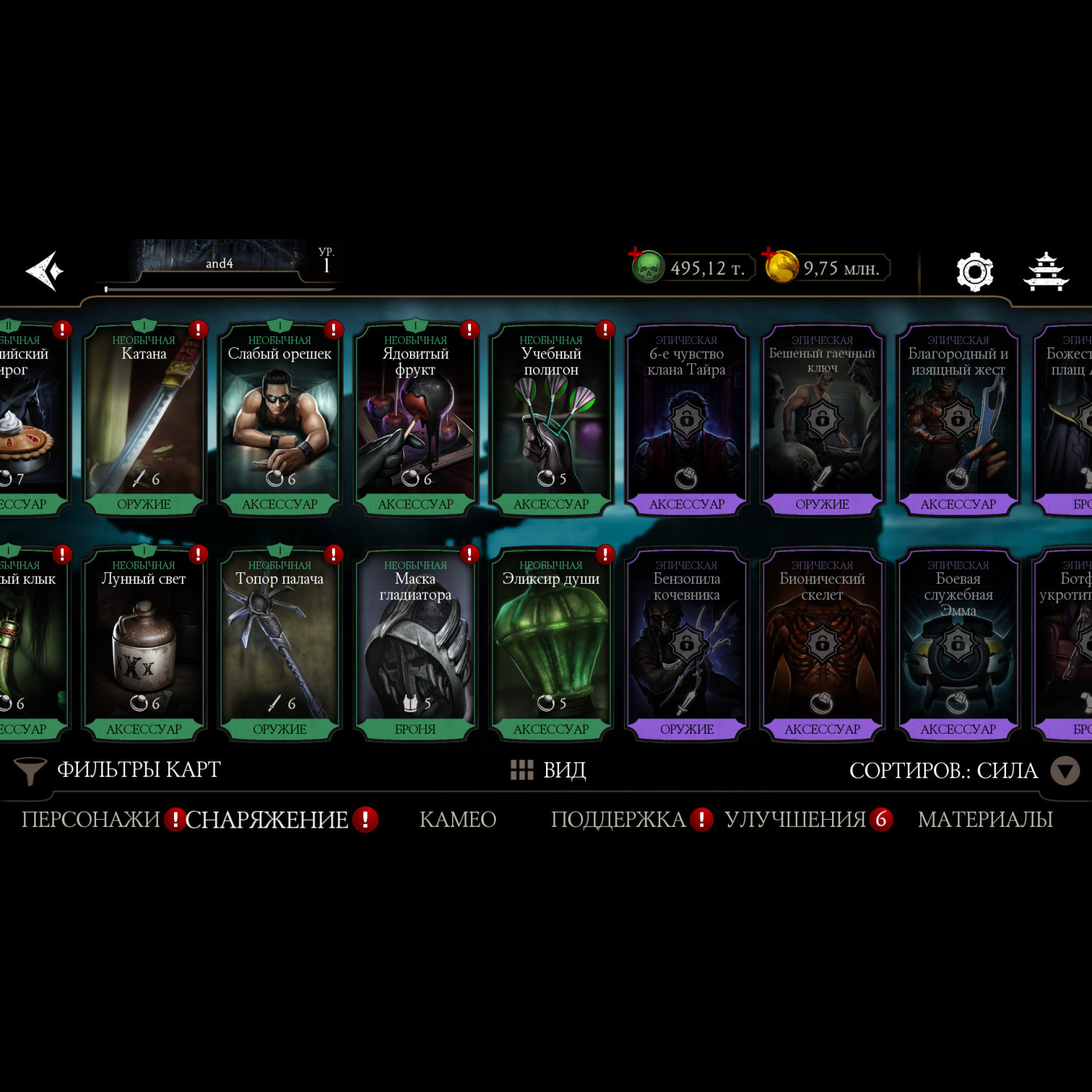Screen dimensions: 1092x1092
Task: Open Фильтры карт filter options
Action: [118, 770]
